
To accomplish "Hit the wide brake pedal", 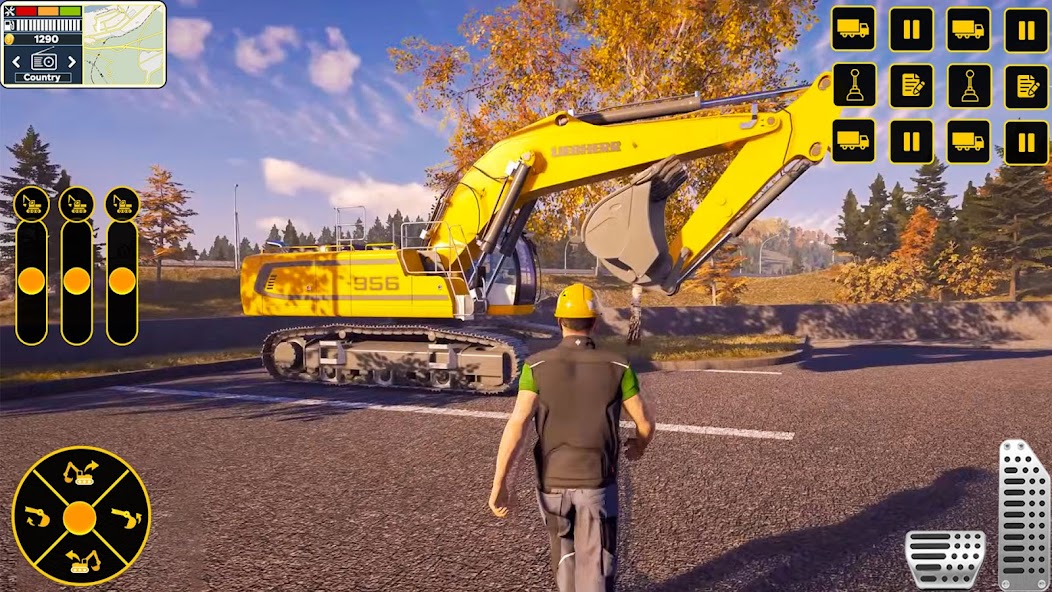I will coord(945,559).
